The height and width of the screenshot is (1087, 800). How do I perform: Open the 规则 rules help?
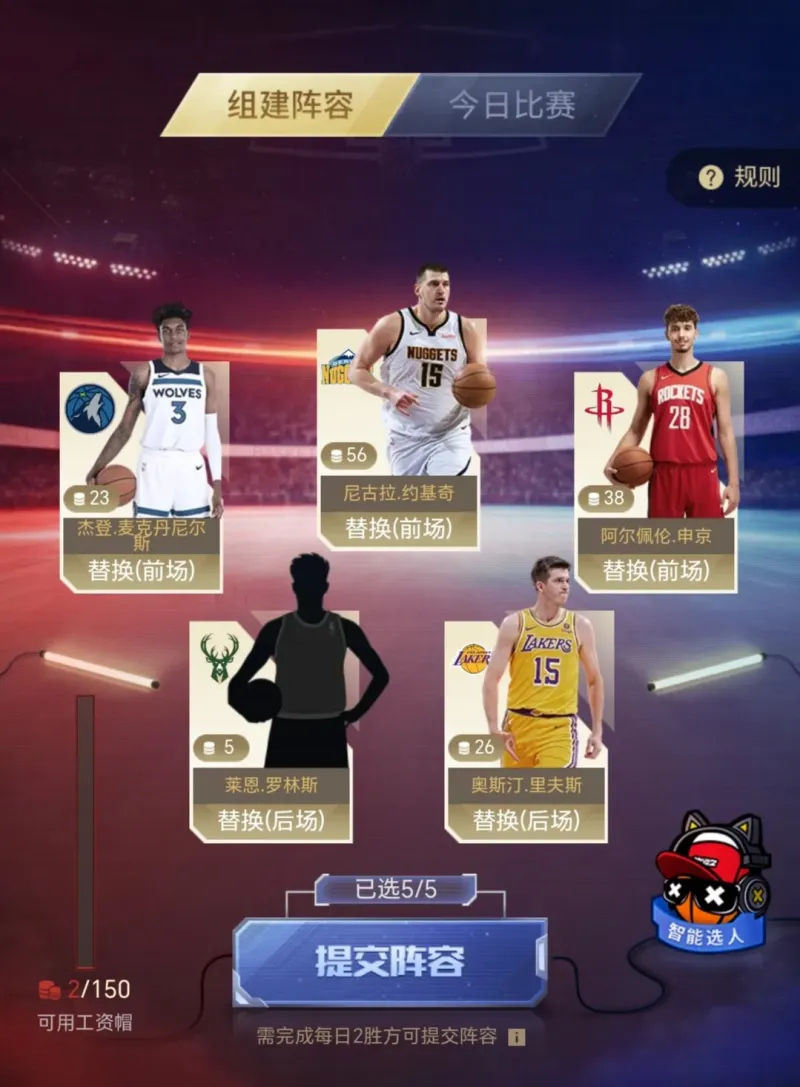pos(741,178)
